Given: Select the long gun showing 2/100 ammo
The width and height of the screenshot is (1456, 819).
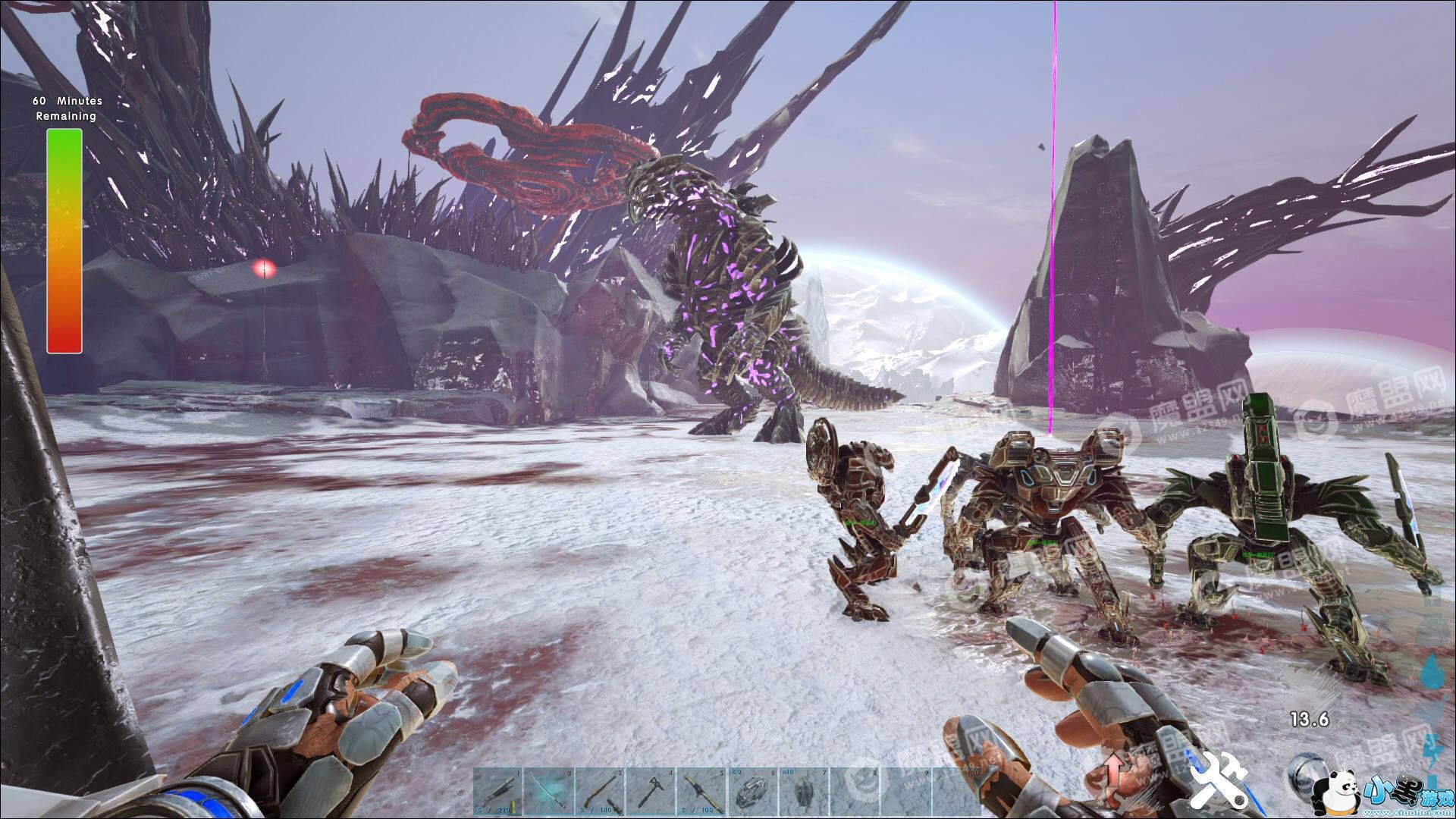Looking at the screenshot, I should click(x=702, y=792).
